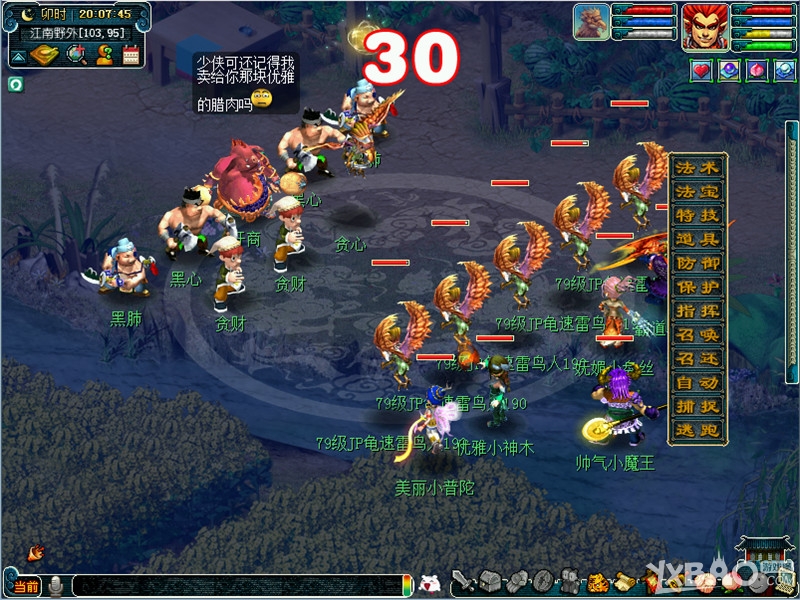Select the 召还 recall command
The image size is (800, 600).
click(x=697, y=359)
